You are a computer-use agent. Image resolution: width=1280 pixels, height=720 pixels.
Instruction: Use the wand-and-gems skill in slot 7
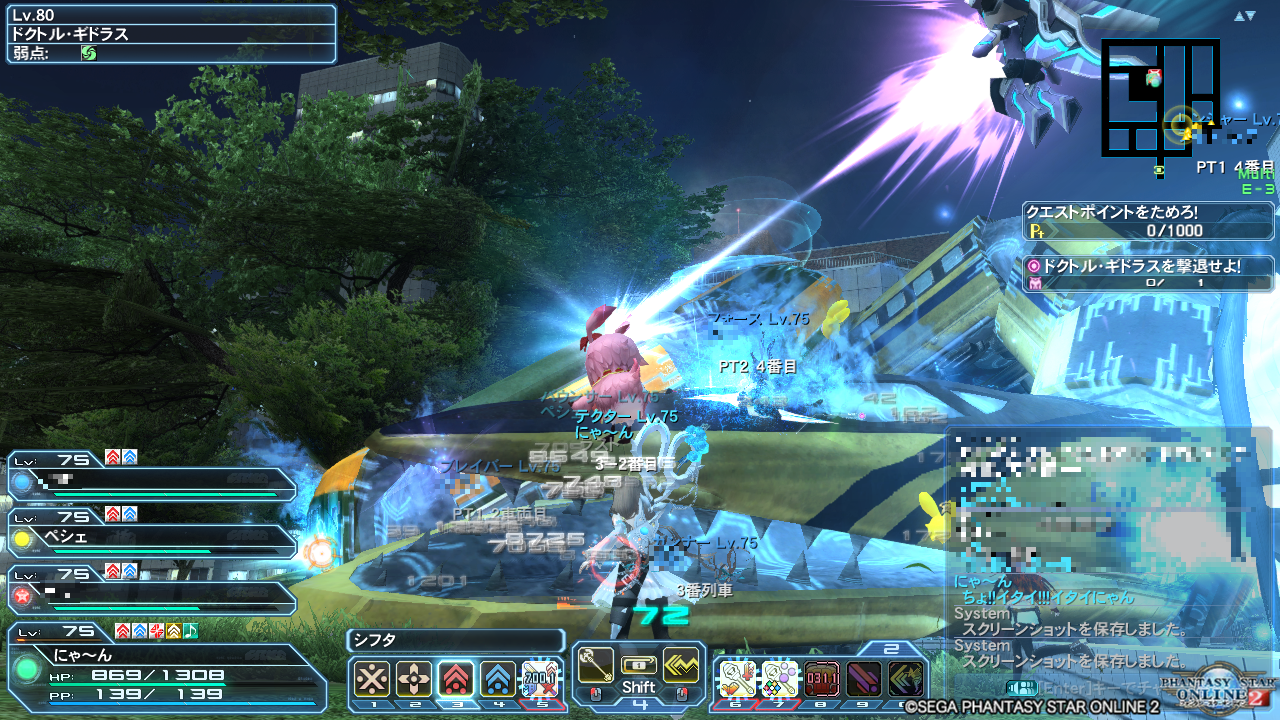[x=779, y=679]
